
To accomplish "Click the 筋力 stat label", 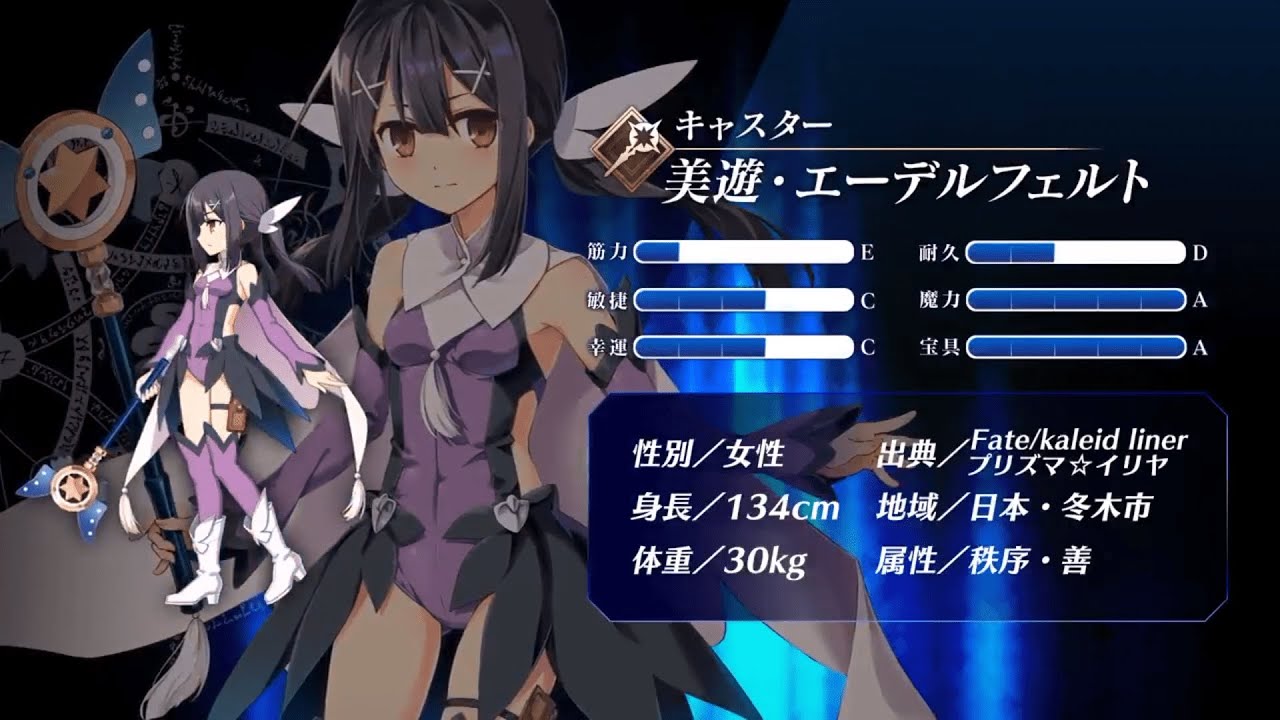I will (x=607, y=253).
